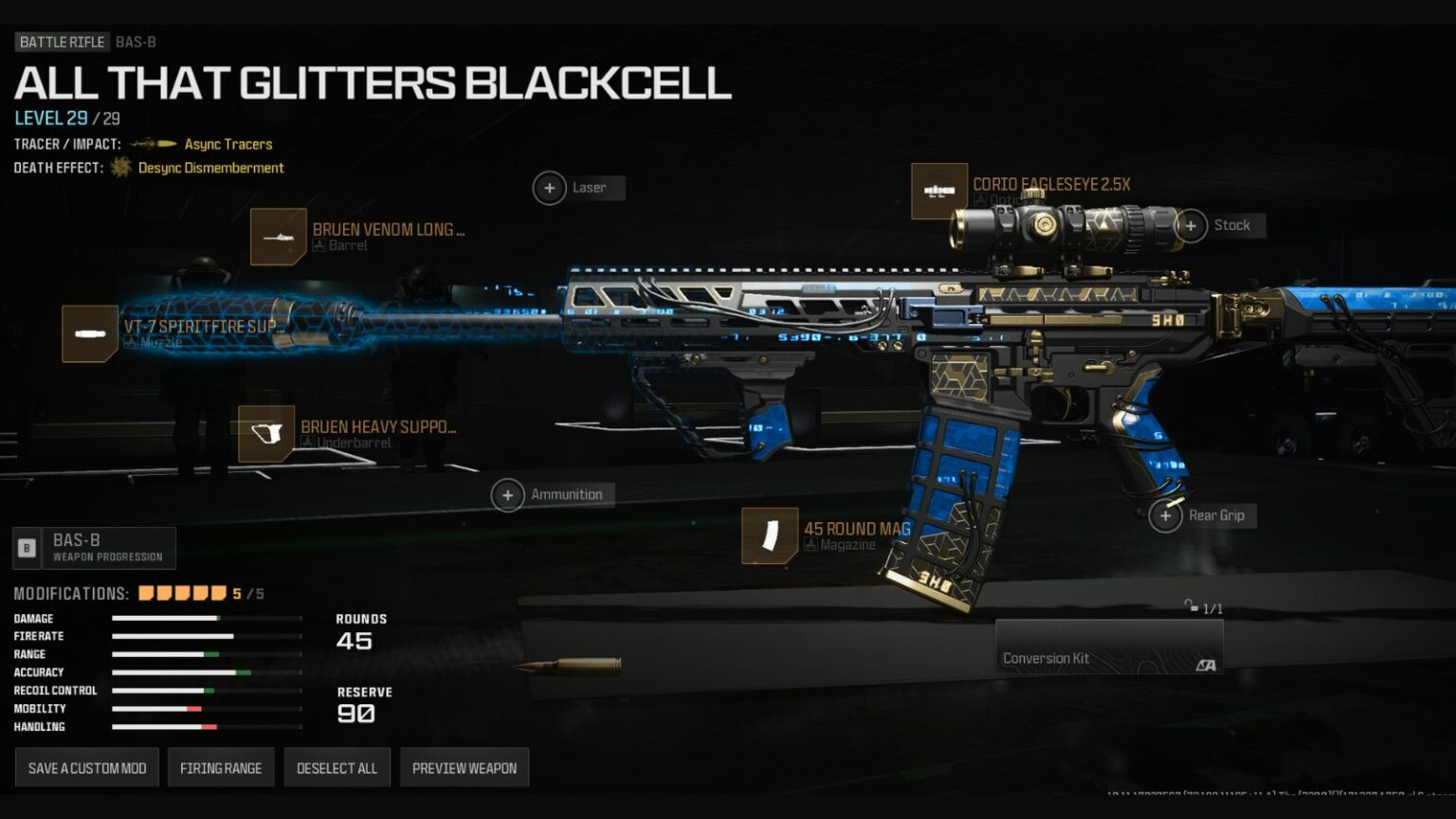Screen dimensions: 1456x819
Task: Click the BAS-B weapon progression badge
Action: 94,547
